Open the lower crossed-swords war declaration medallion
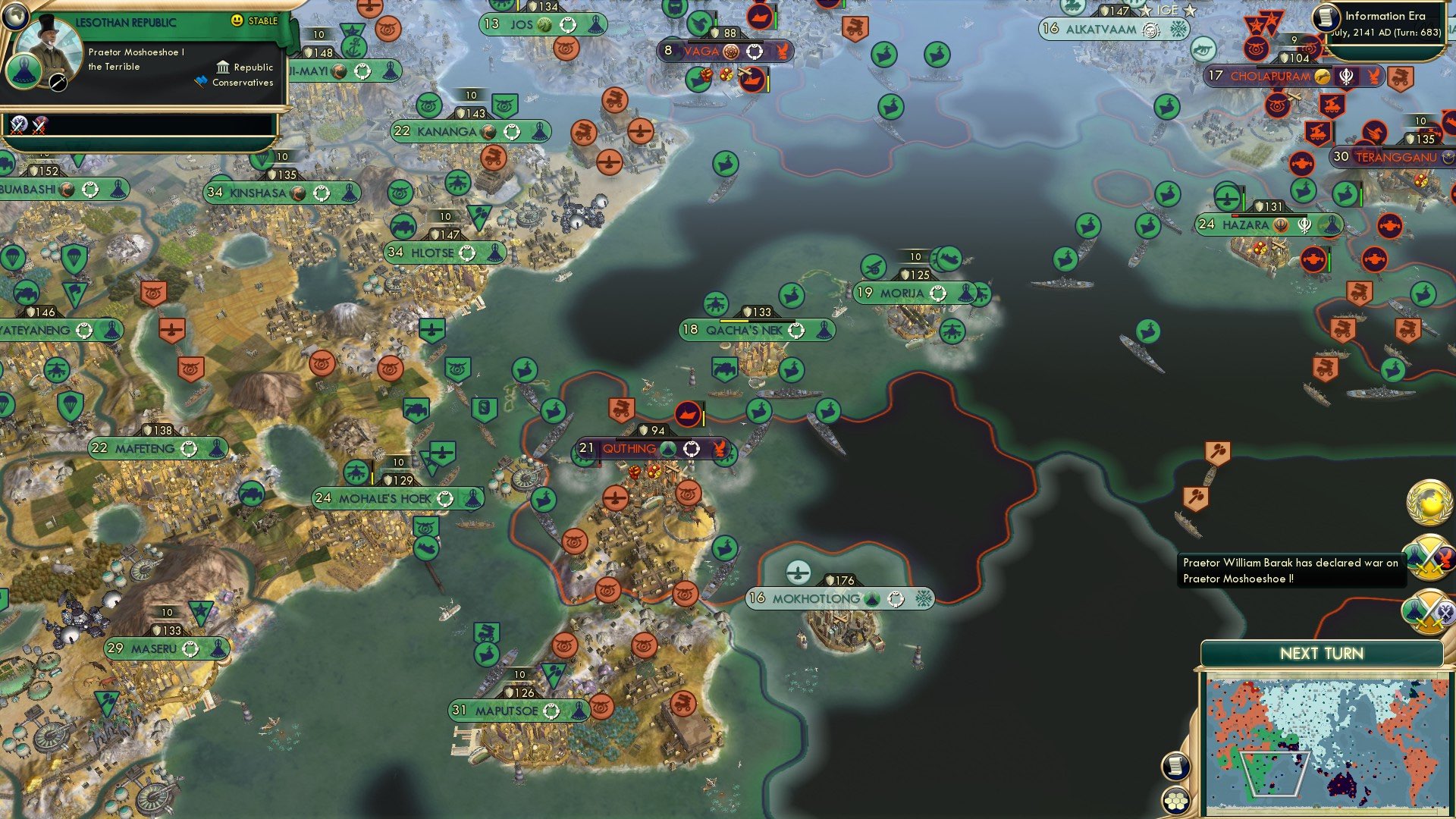The height and width of the screenshot is (819, 1456). (1429, 611)
